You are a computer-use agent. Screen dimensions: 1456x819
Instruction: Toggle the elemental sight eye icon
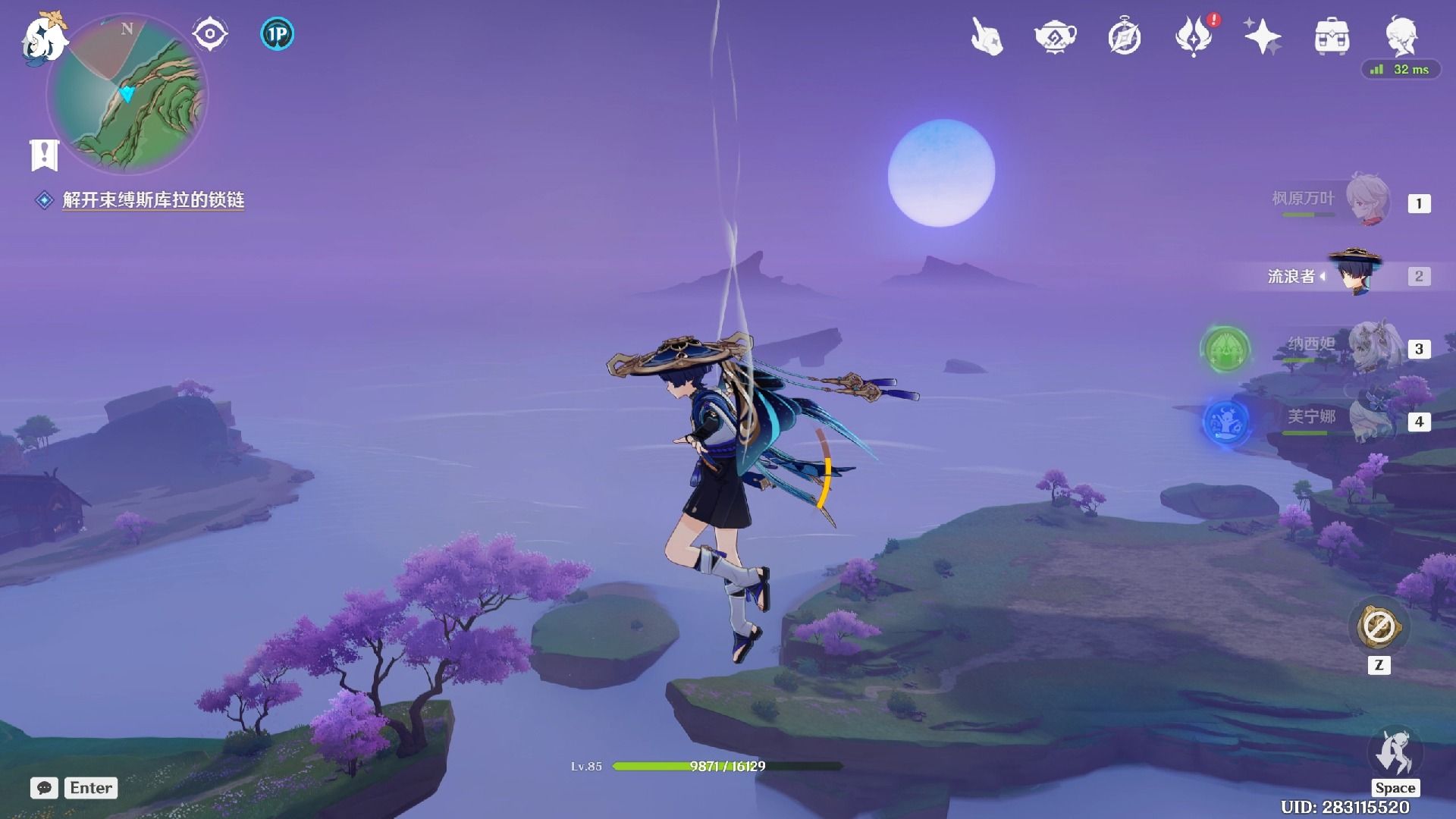pyautogui.click(x=209, y=34)
